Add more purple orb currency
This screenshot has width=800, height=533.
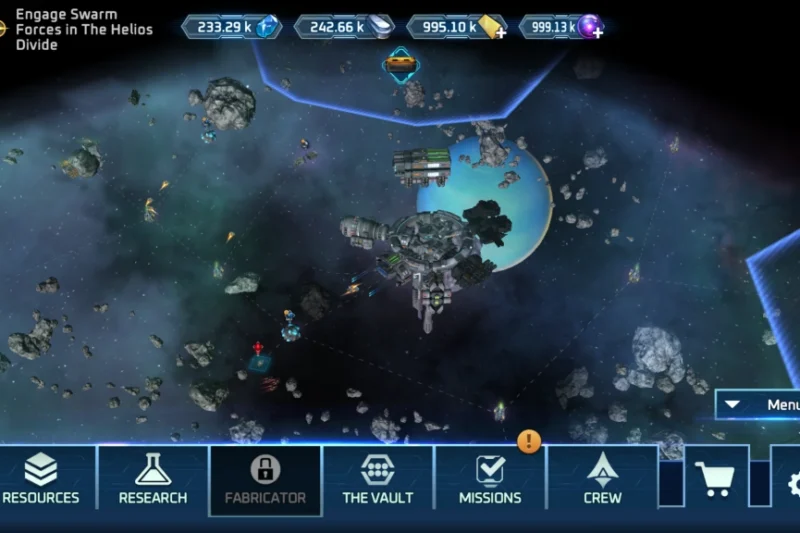coord(597,33)
